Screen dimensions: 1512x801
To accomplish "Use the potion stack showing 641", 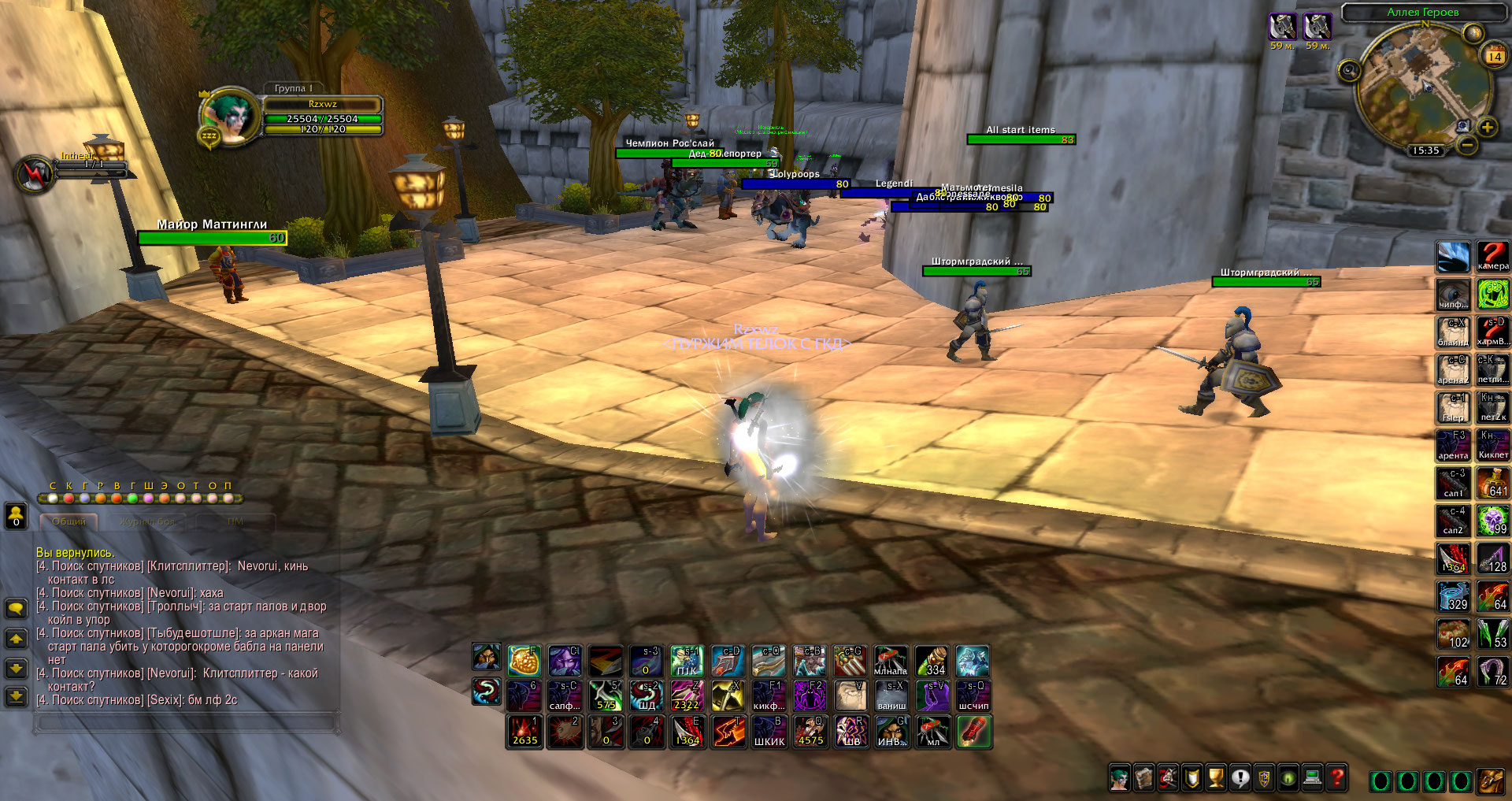I will click(1492, 483).
